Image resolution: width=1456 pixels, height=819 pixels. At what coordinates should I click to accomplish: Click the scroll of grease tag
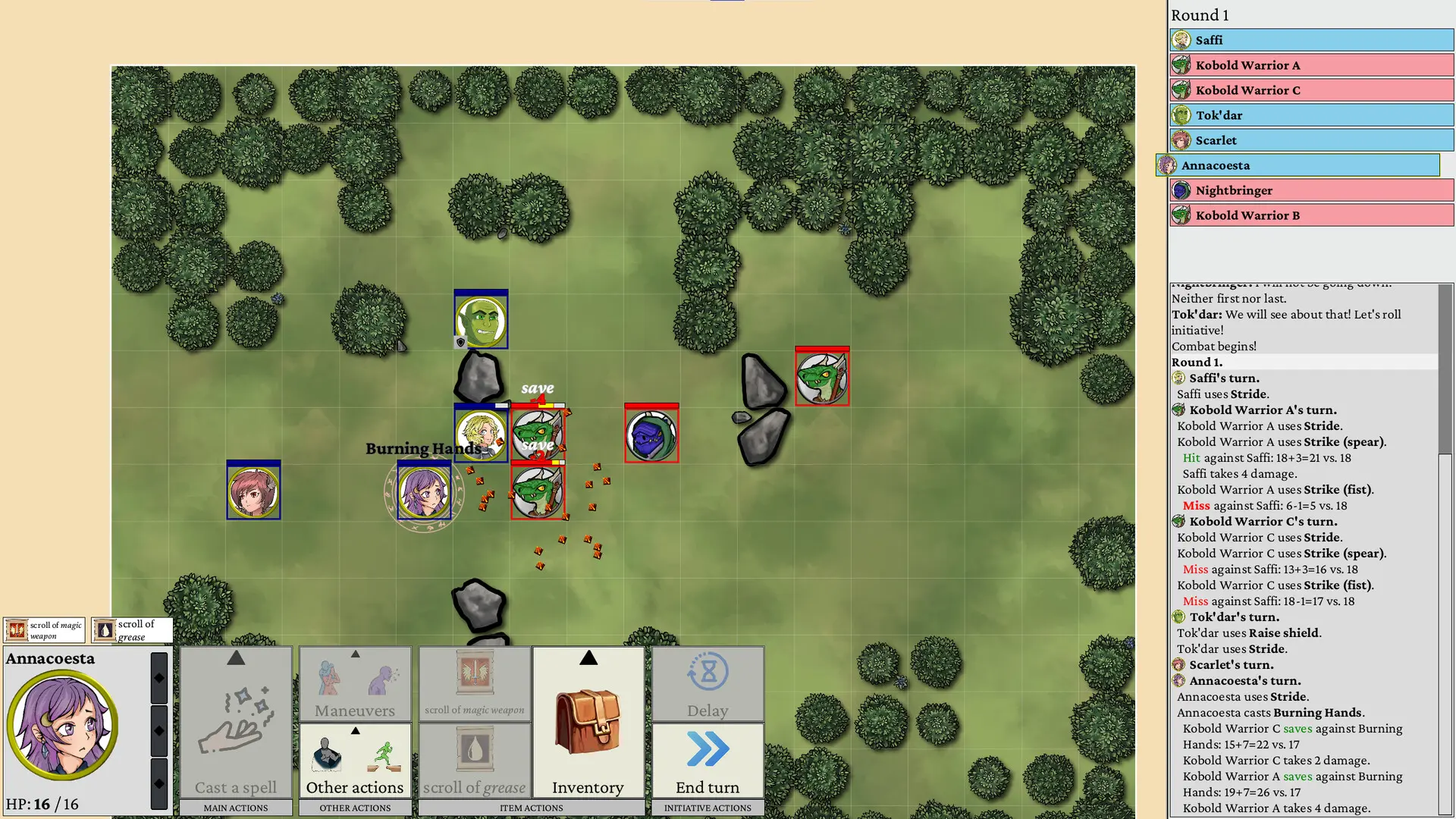(132, 630)
